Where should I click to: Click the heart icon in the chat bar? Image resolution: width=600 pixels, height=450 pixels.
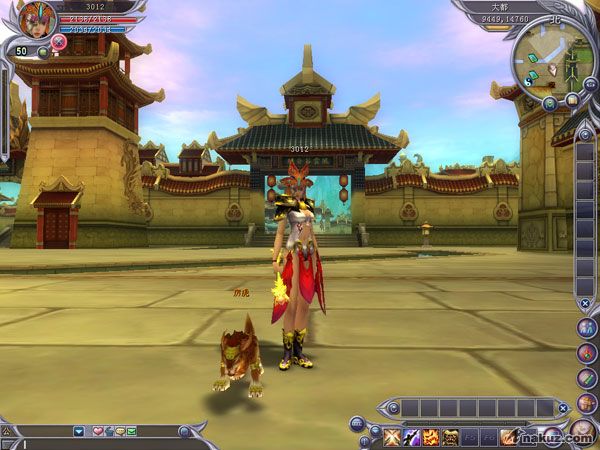(x=97, y=431)
